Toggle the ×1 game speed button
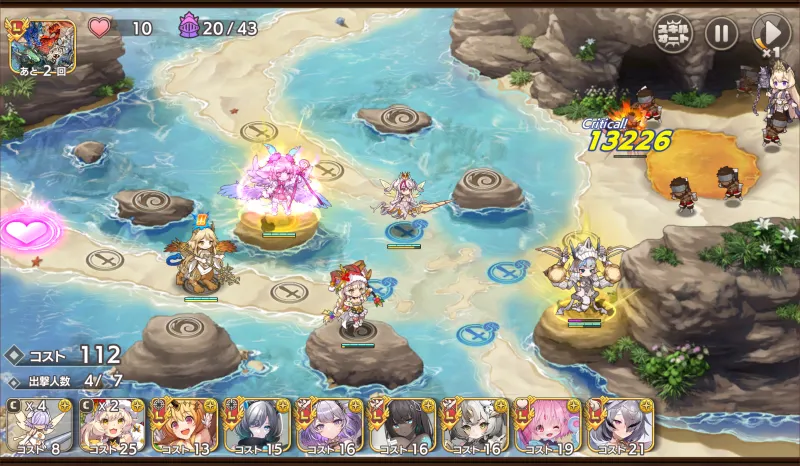800x466 pixels. pyautogui.click(x=770, y=34)
